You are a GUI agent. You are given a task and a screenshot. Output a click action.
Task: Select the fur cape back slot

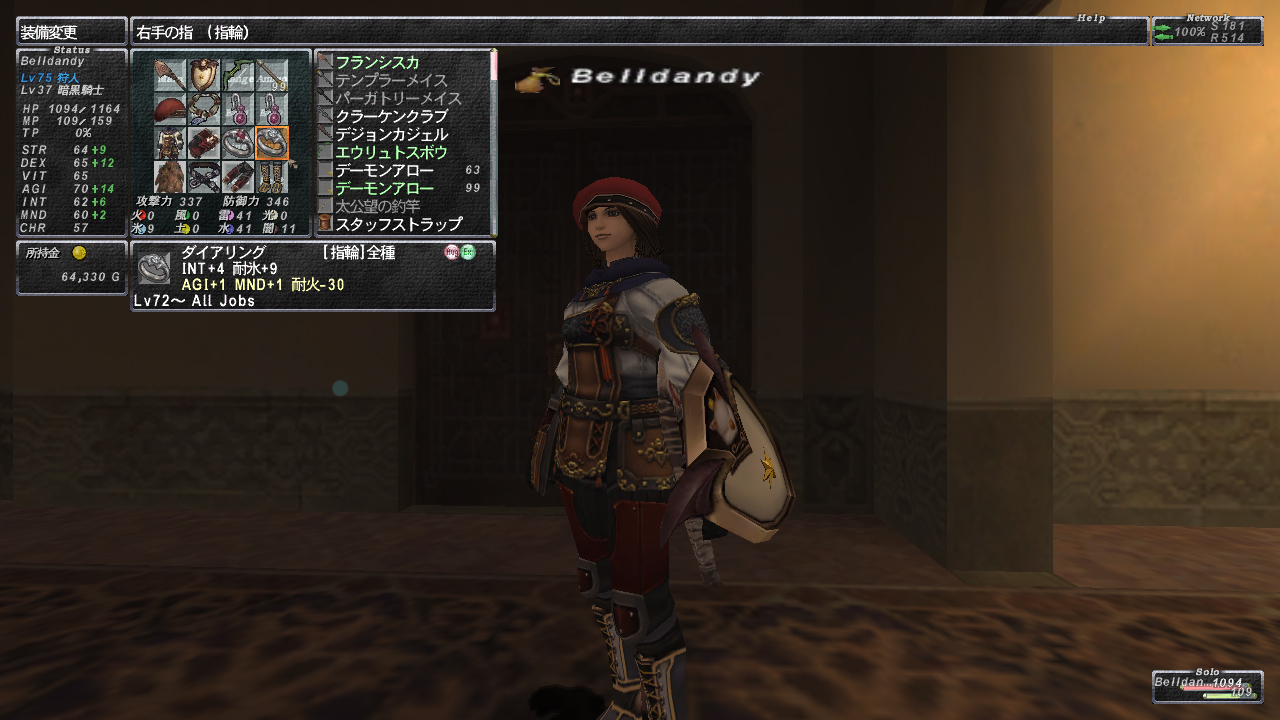coord(171,177)
